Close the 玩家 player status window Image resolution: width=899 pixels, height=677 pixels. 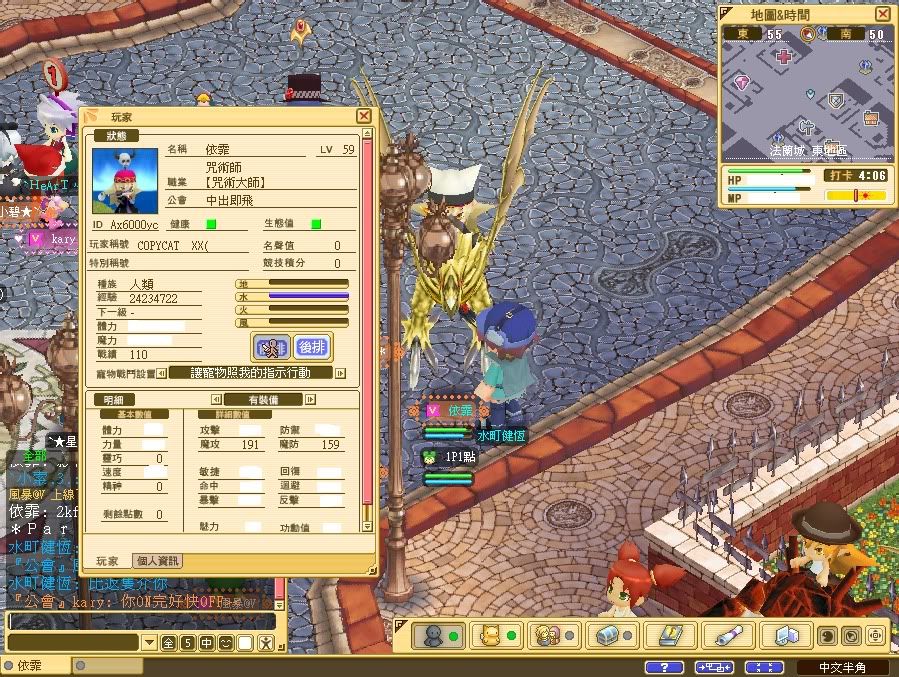tap(363, 116)
